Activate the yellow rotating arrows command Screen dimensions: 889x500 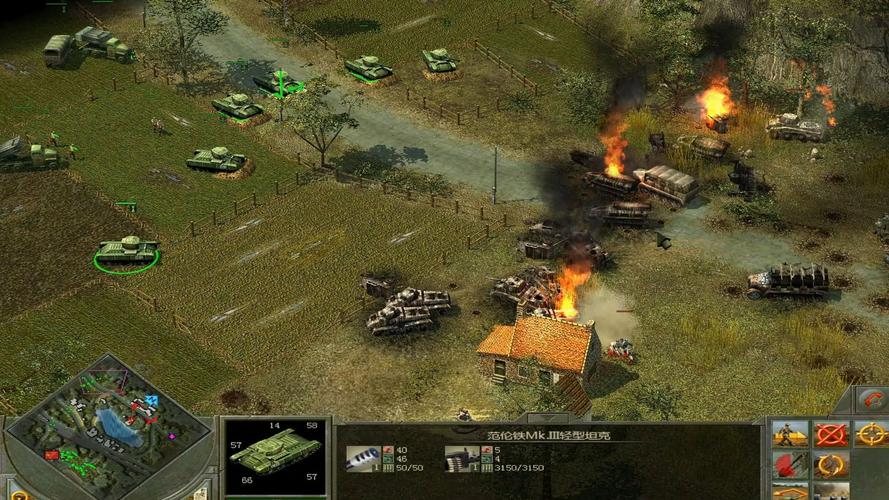click(830, 466)
